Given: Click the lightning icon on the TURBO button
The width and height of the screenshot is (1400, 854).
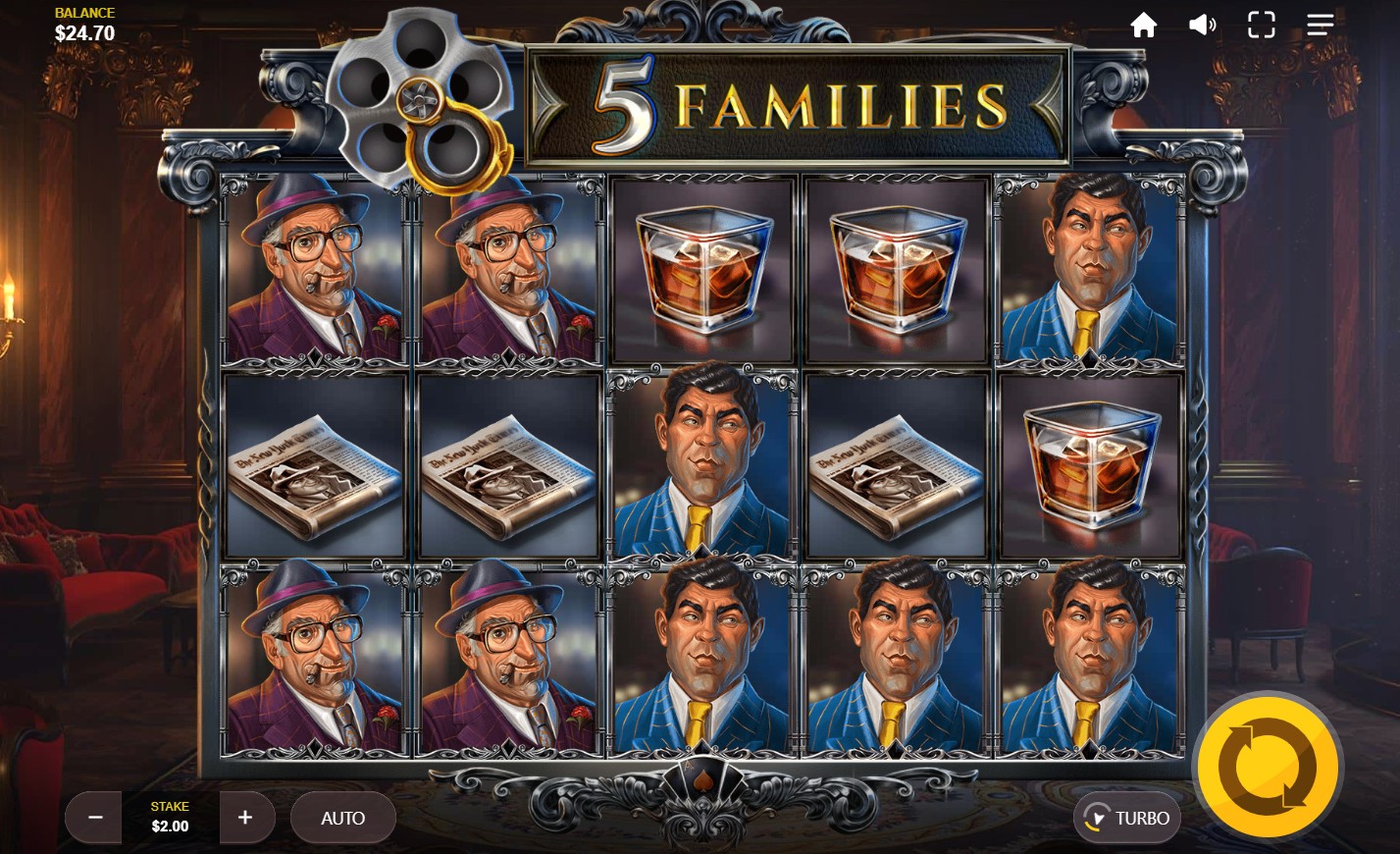Looking at the screenshot, I should coord(1099,818).
